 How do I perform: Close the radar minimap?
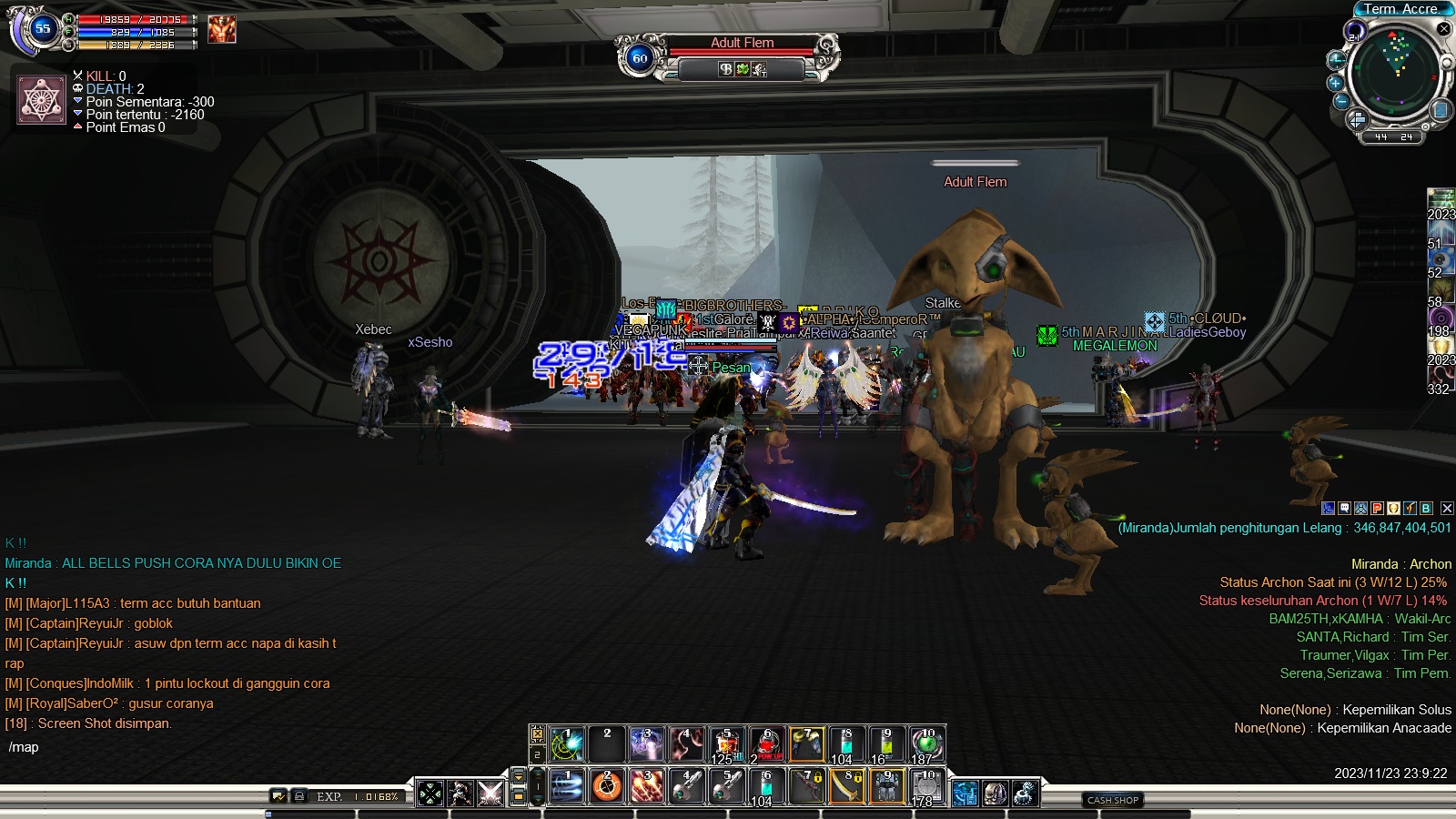tap(1443, 29)
